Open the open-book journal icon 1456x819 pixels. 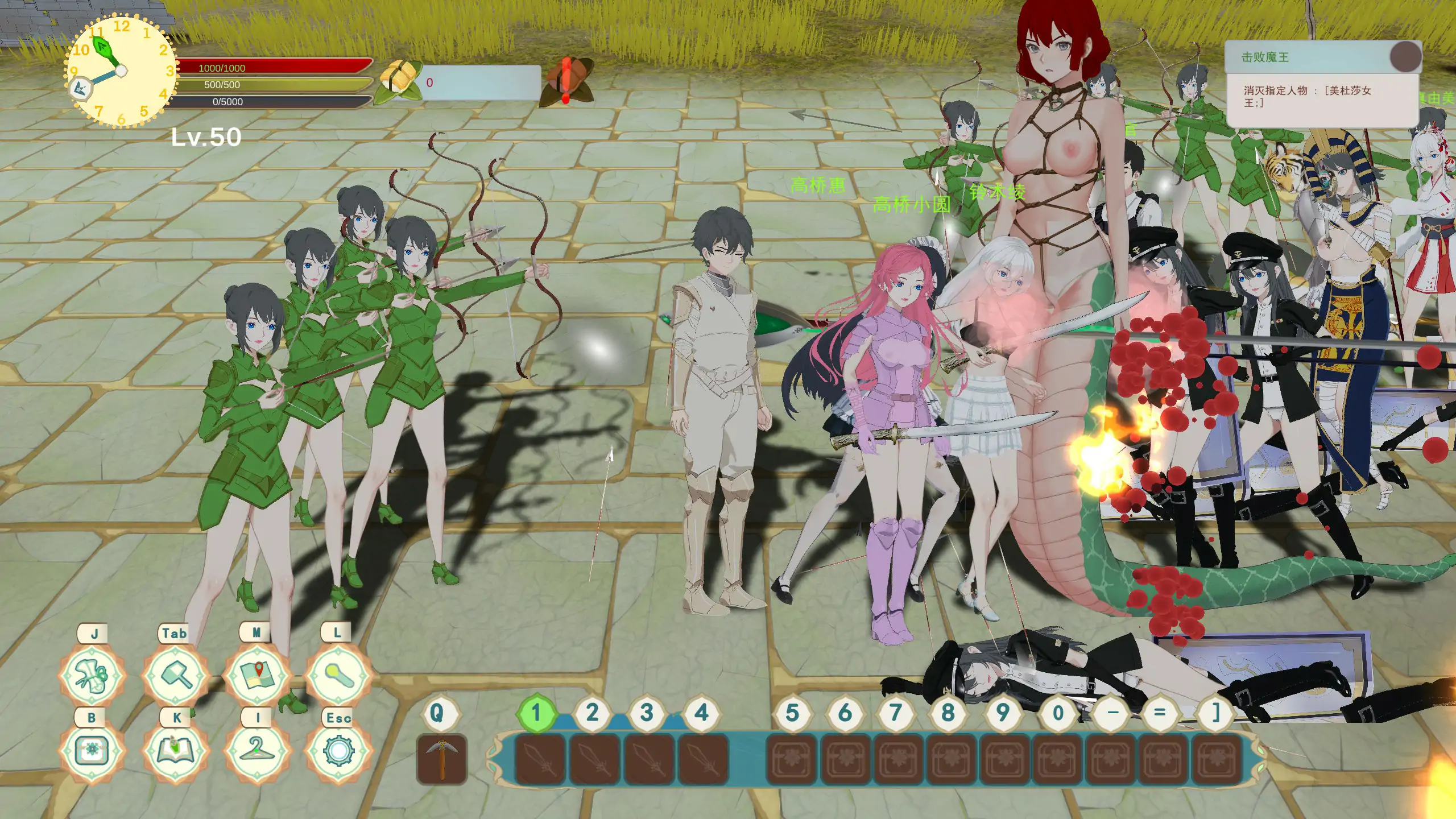(x=176, y=751)
